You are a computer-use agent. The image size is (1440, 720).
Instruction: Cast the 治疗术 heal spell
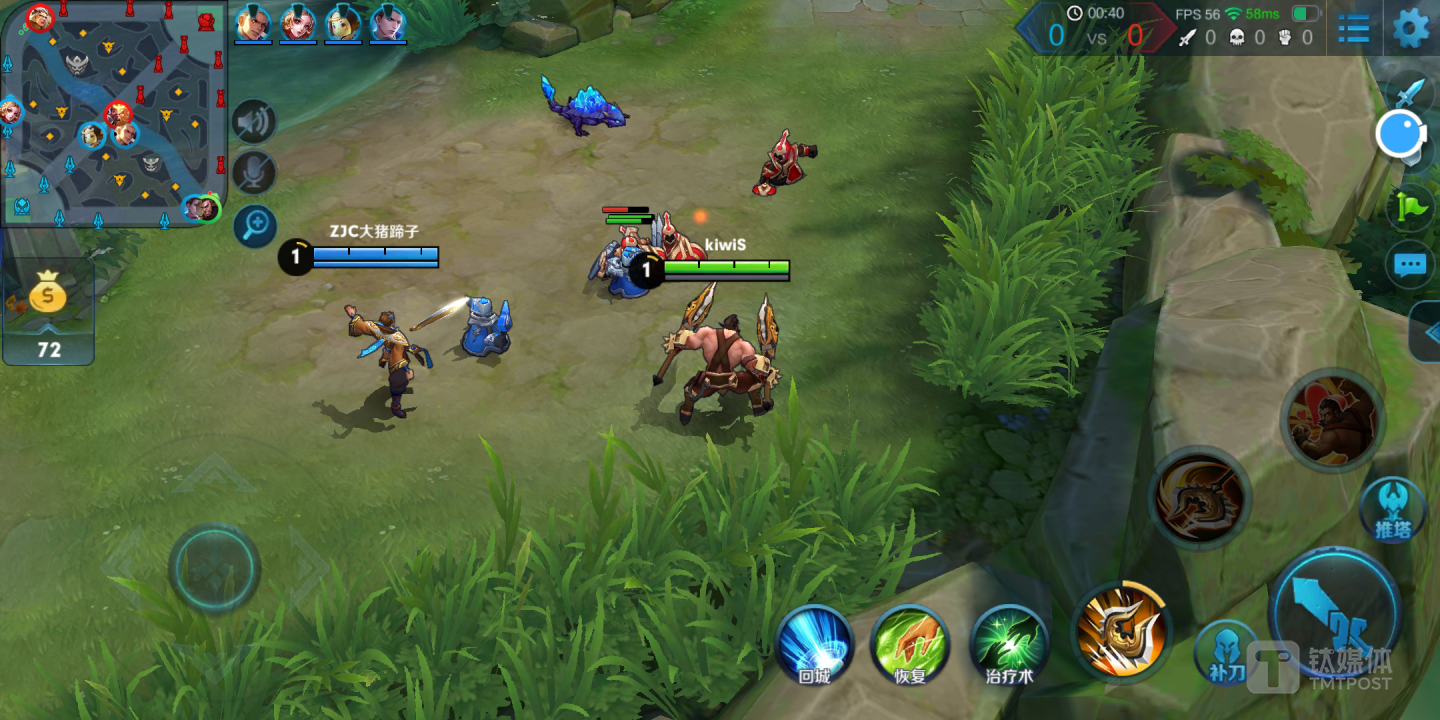(1009, 645)
